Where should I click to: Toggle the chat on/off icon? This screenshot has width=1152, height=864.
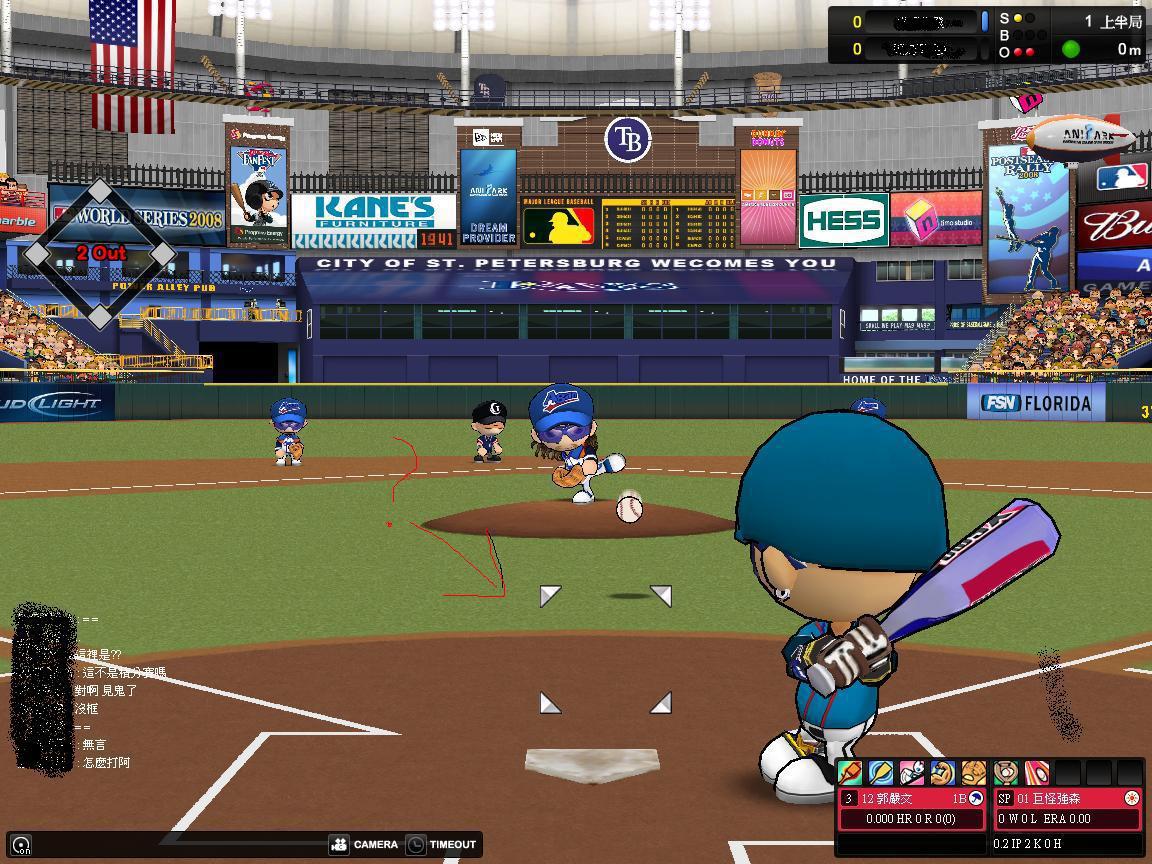click(x=21, y=845)
